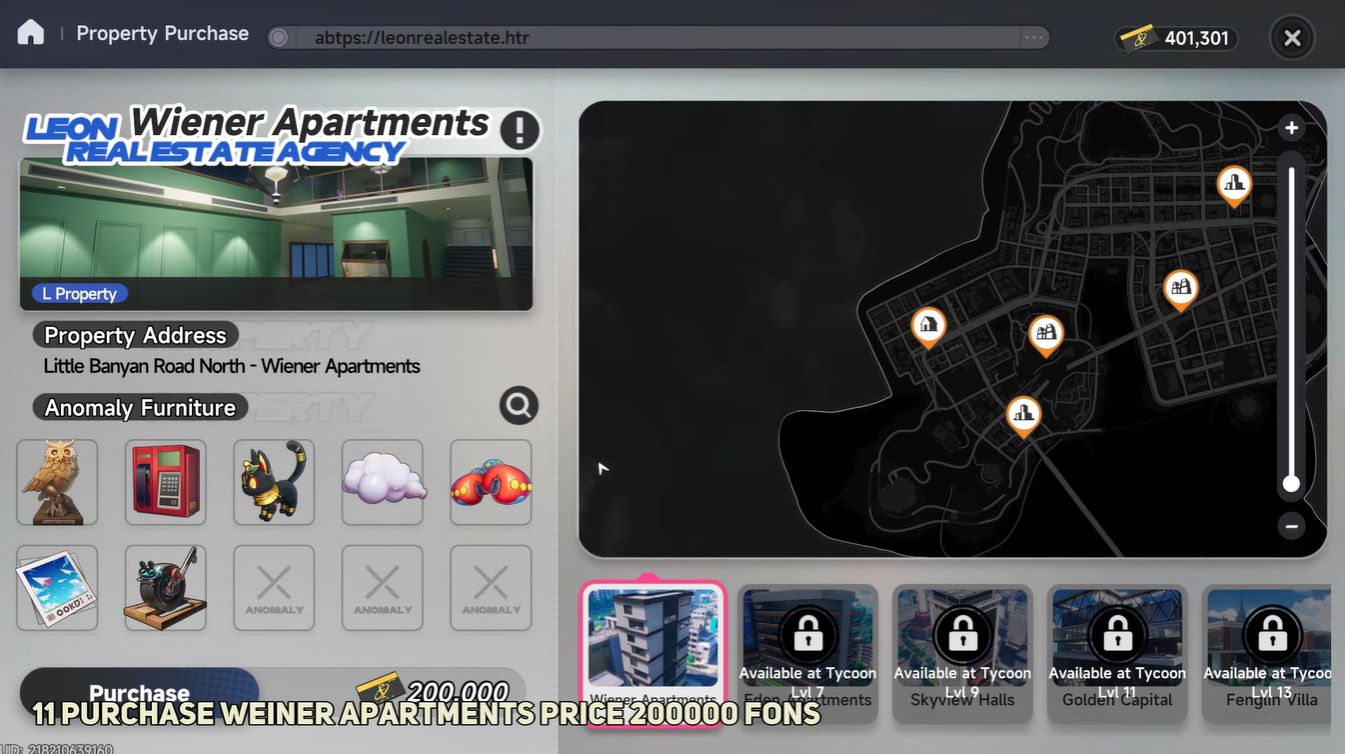1345x754 pixels.
Task: Click the exclamation info icon beside Wiener Apartments
Action: [519, 130]
